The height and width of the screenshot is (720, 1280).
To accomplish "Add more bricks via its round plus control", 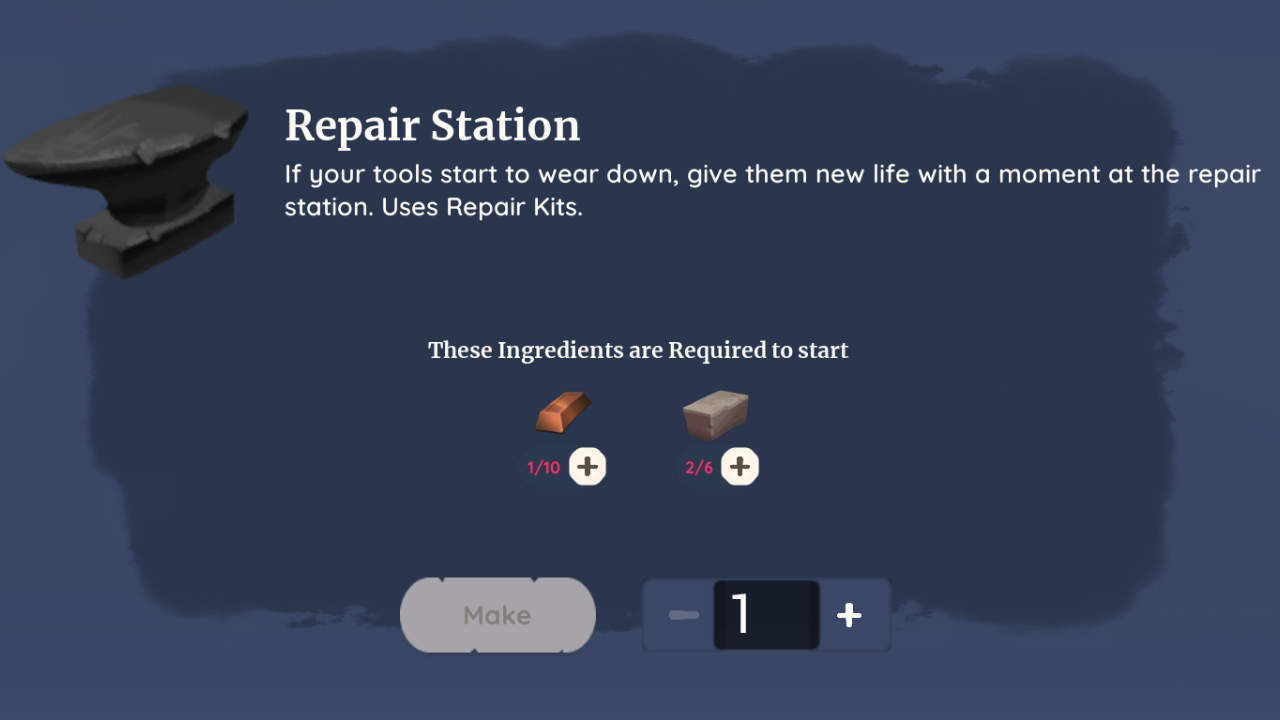I will pos(740,466).
